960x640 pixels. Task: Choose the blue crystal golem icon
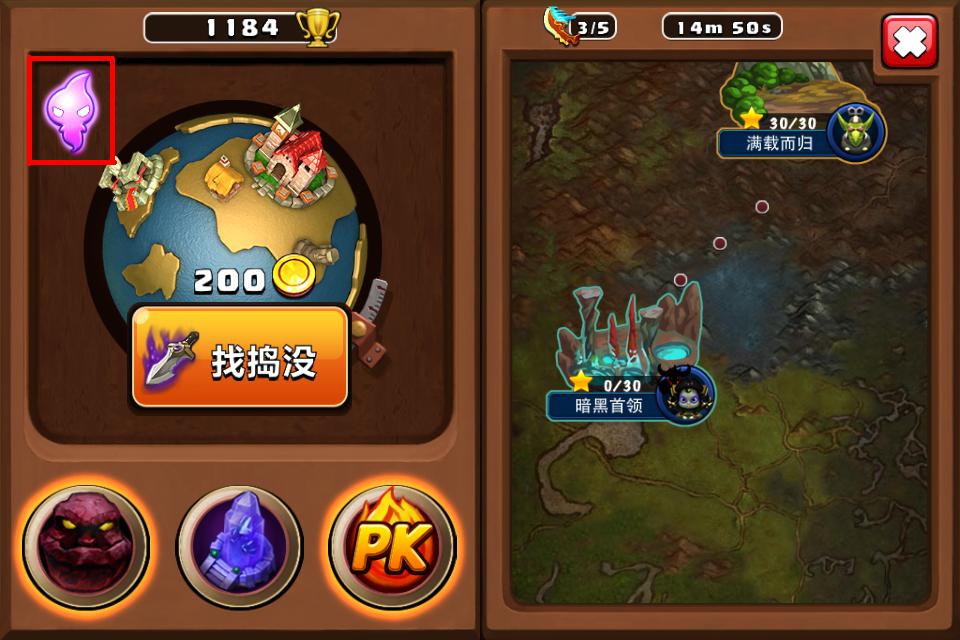click(x=239, y=546)
